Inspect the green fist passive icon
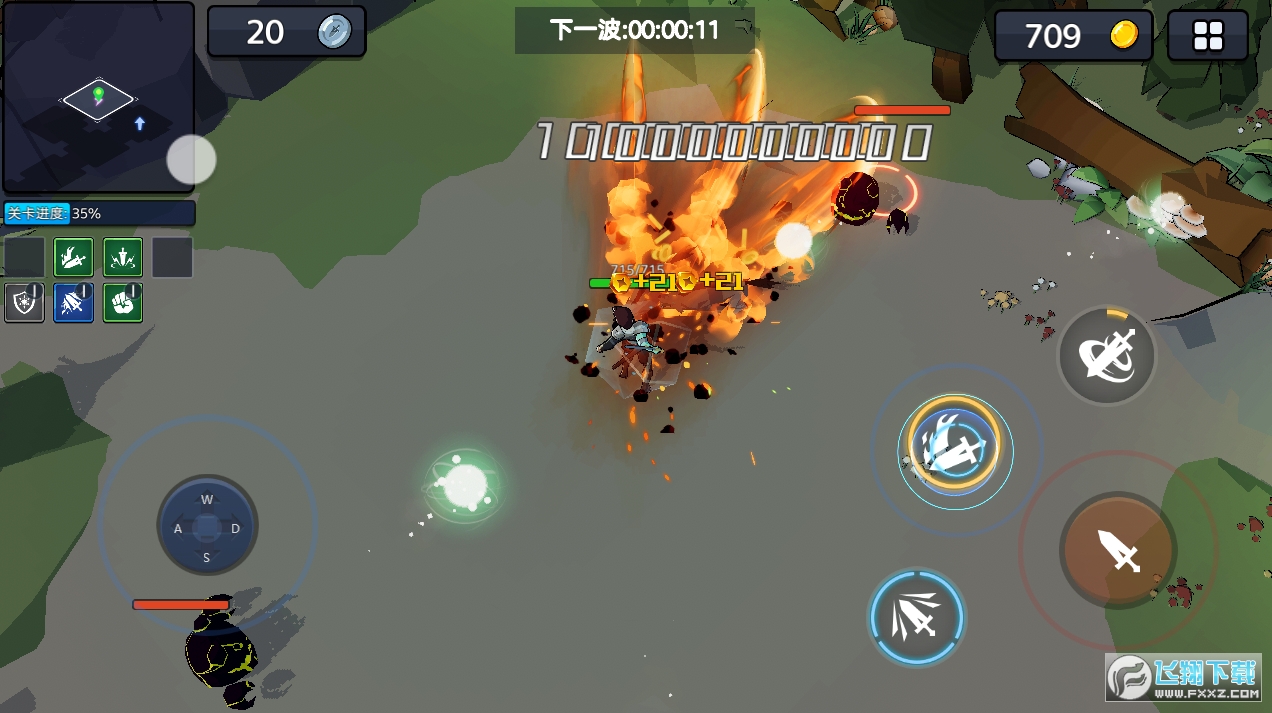1272x713 pixels. (x=123, y=302)
